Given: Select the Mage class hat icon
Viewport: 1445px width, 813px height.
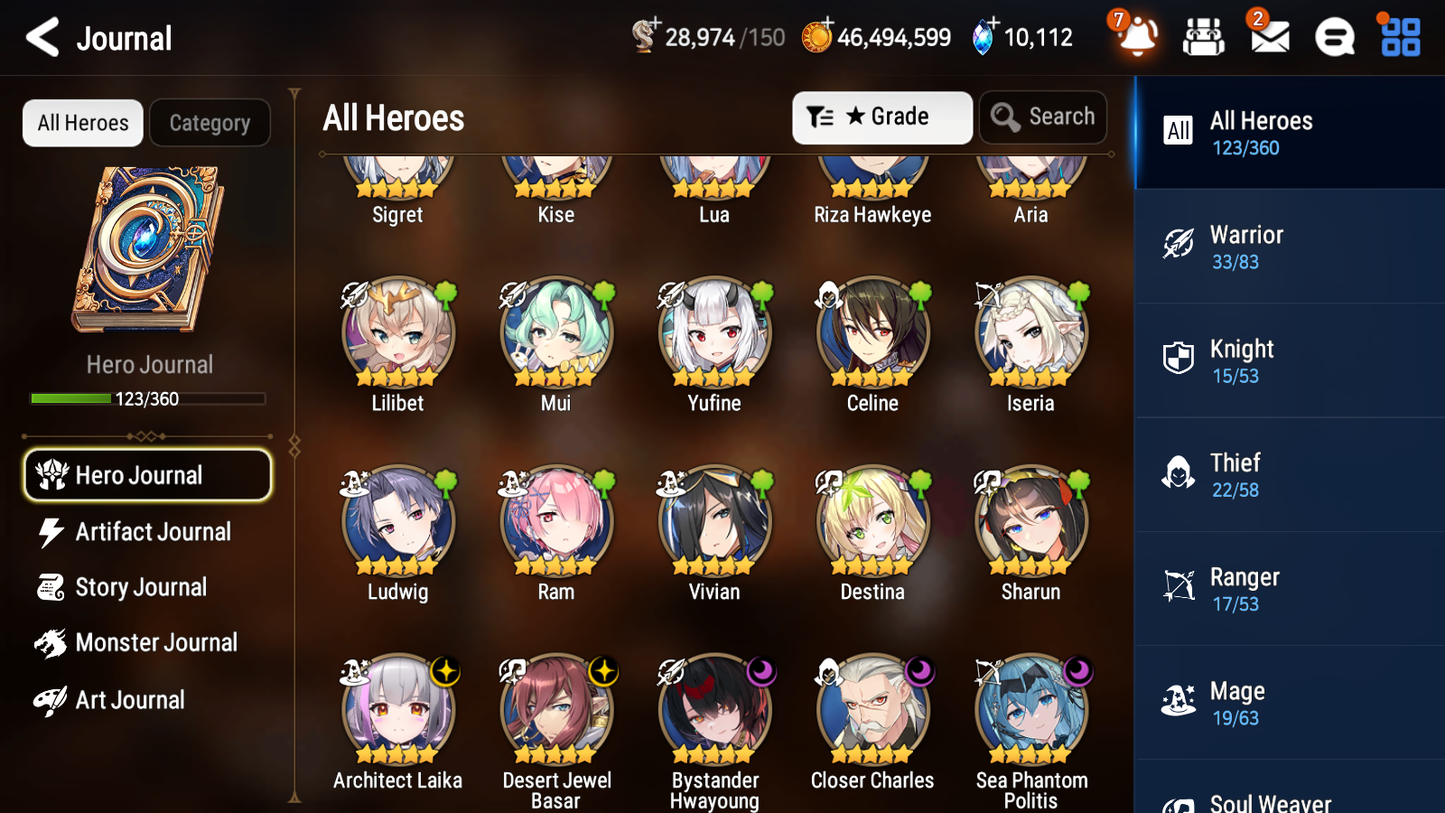Looking at the screenshot, I should pyautogui.click(x=1179, y=700).
